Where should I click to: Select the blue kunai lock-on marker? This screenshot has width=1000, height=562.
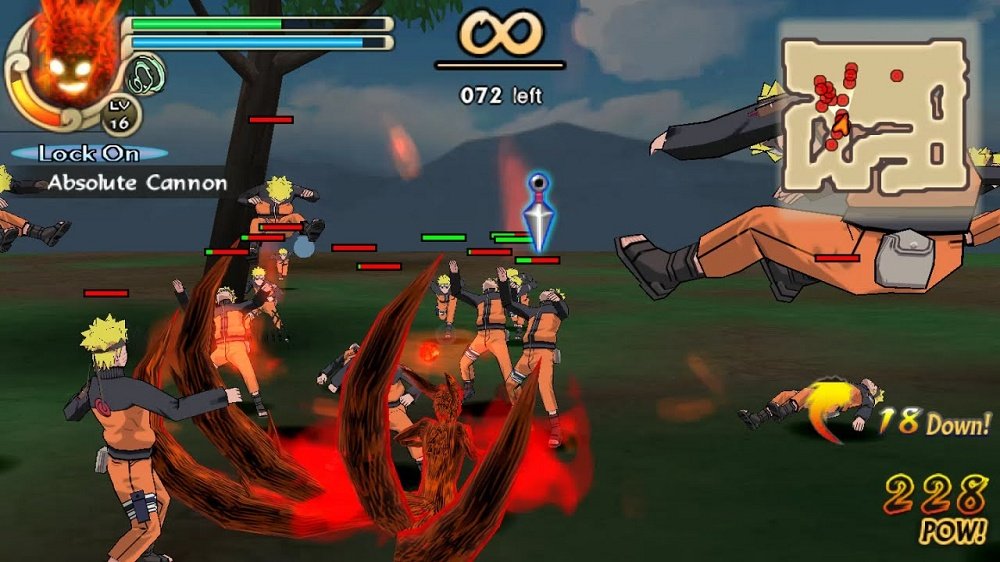coord(539,212)
